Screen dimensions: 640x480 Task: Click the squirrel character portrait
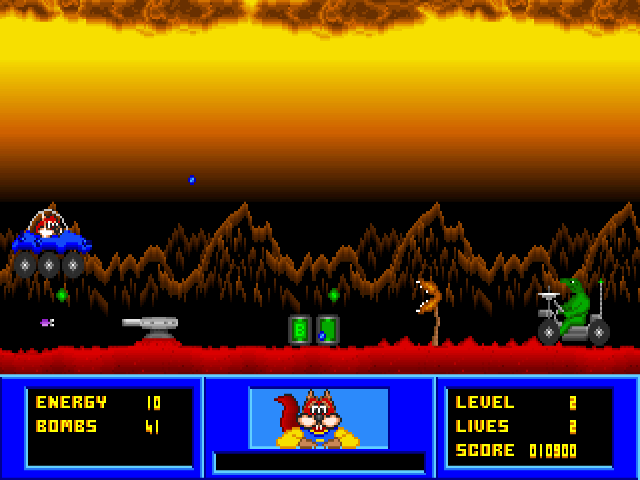tap(318, 418)
